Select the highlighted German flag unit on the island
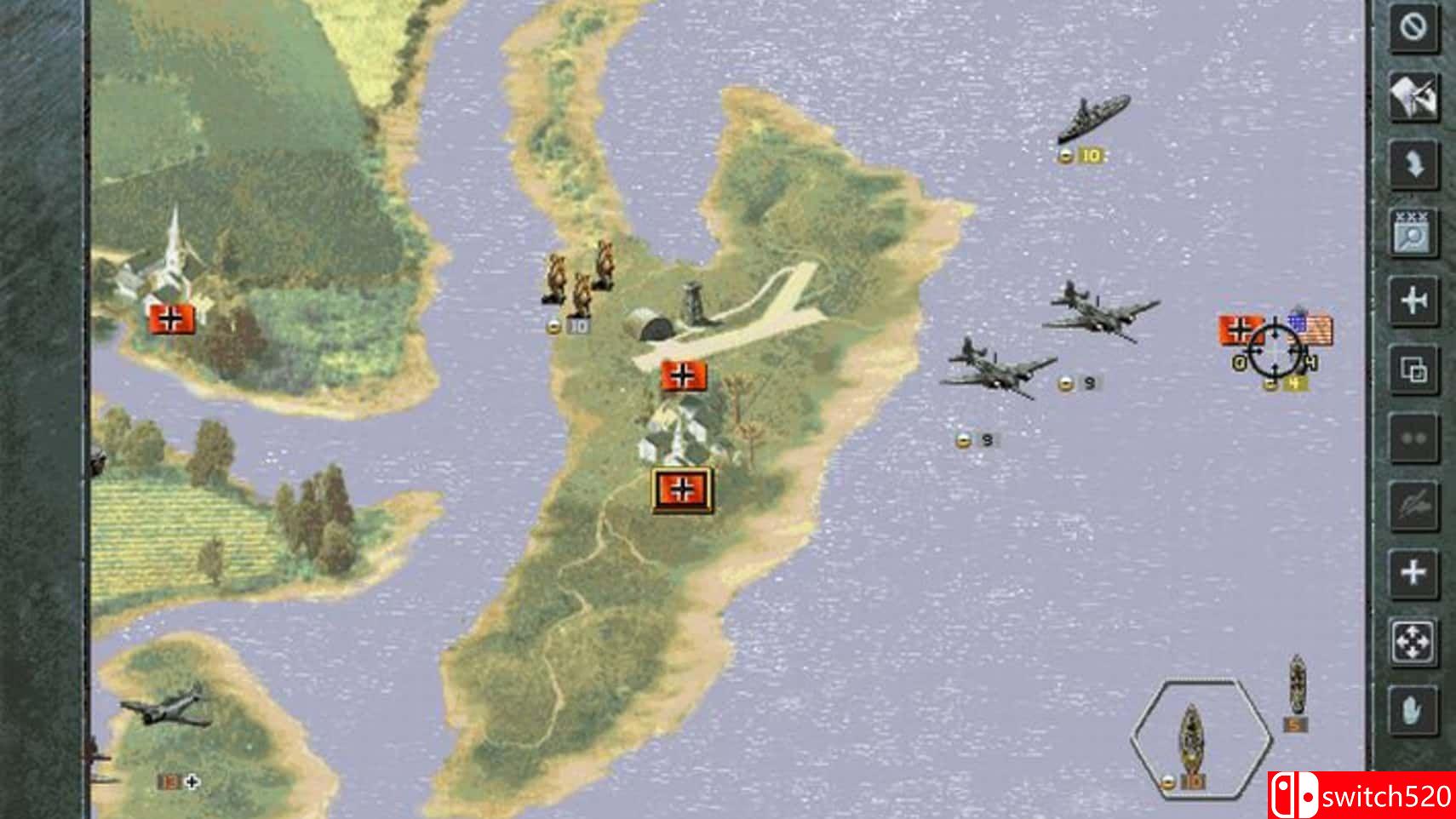The height and width of the screenshot is (819, 1456). point(681,489)
